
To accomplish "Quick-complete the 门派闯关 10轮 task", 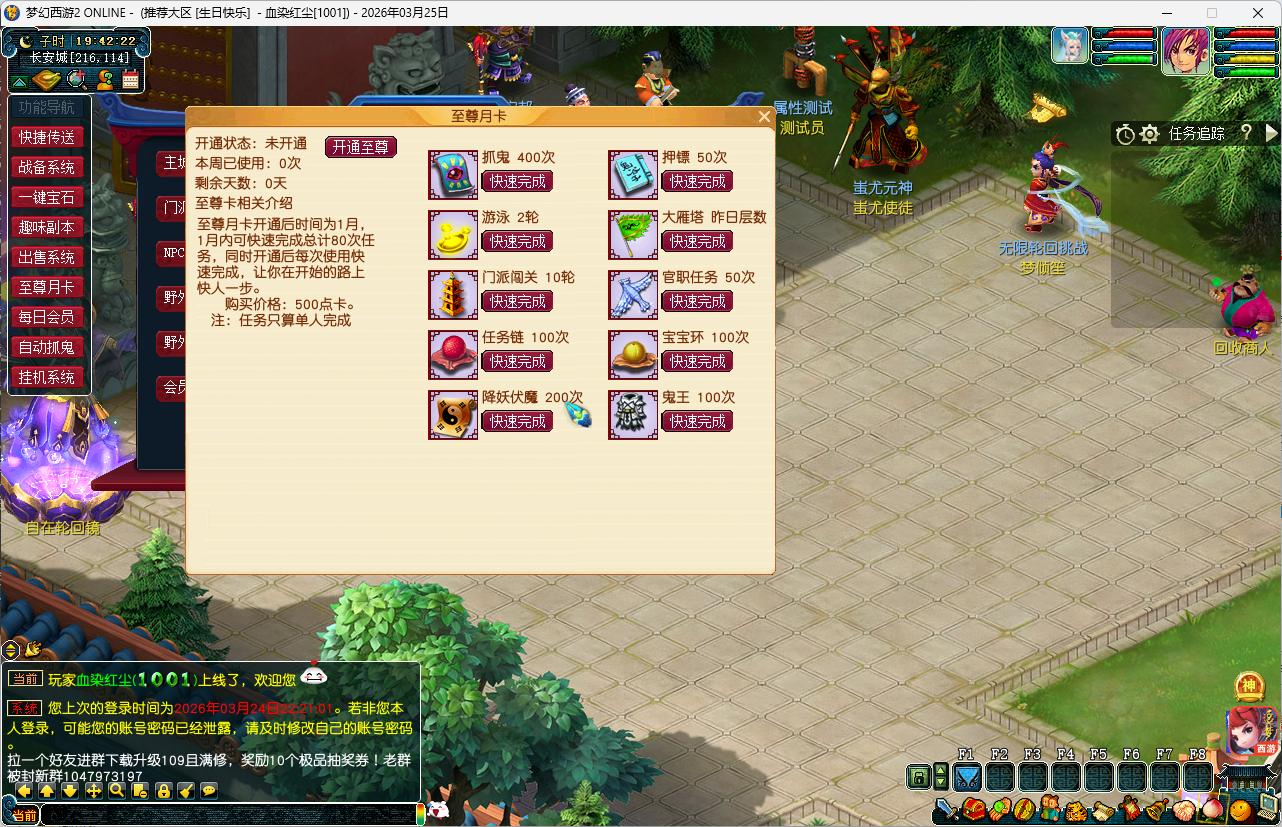I will 517,302.
